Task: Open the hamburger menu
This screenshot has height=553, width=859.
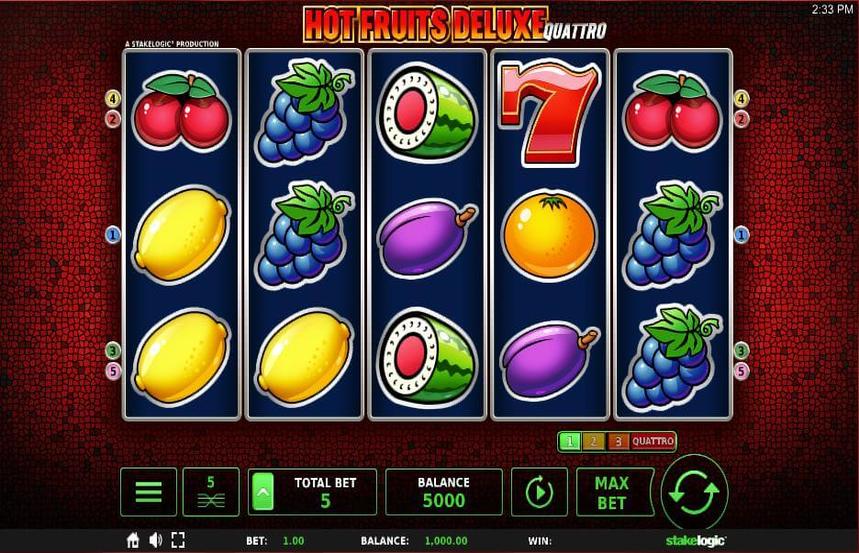Action: pos(148,492)
